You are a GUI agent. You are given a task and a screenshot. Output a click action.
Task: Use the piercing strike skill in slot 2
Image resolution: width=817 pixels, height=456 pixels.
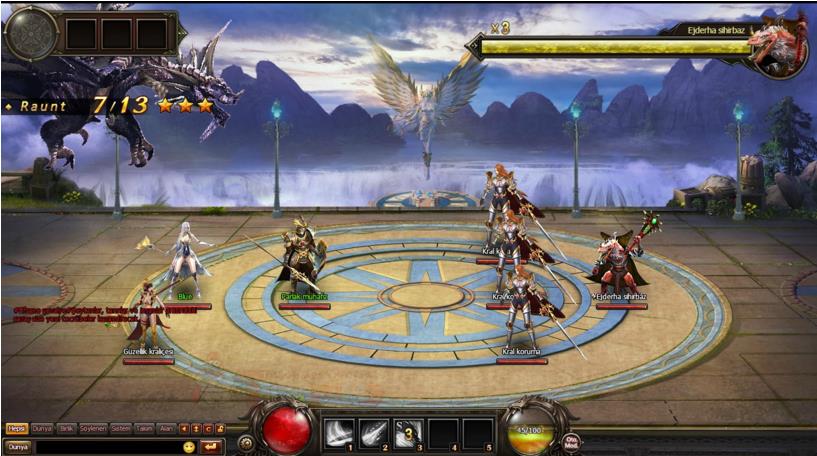click(x=373, y=433)
